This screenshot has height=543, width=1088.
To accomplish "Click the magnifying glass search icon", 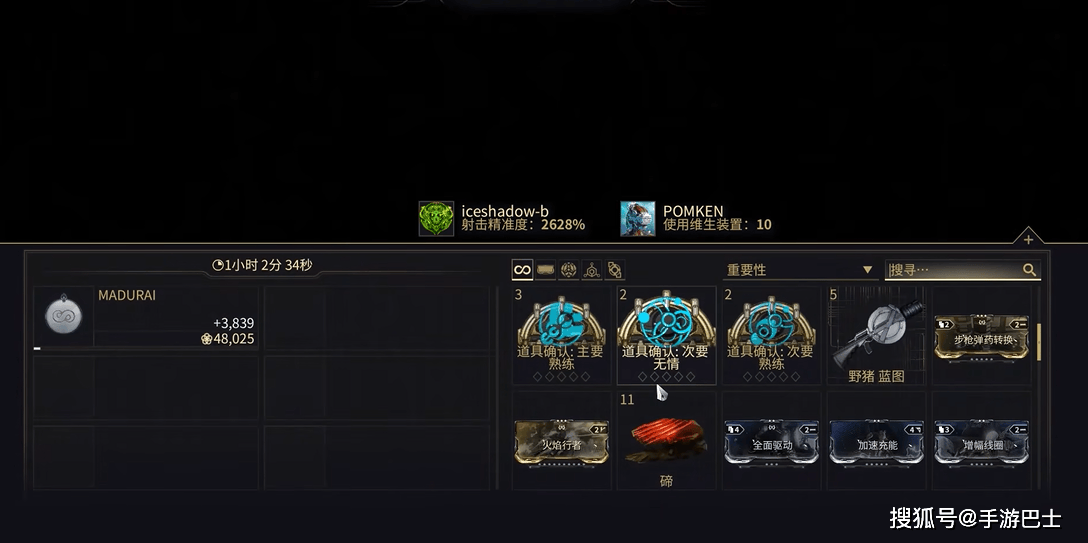I will point(1029,270).
